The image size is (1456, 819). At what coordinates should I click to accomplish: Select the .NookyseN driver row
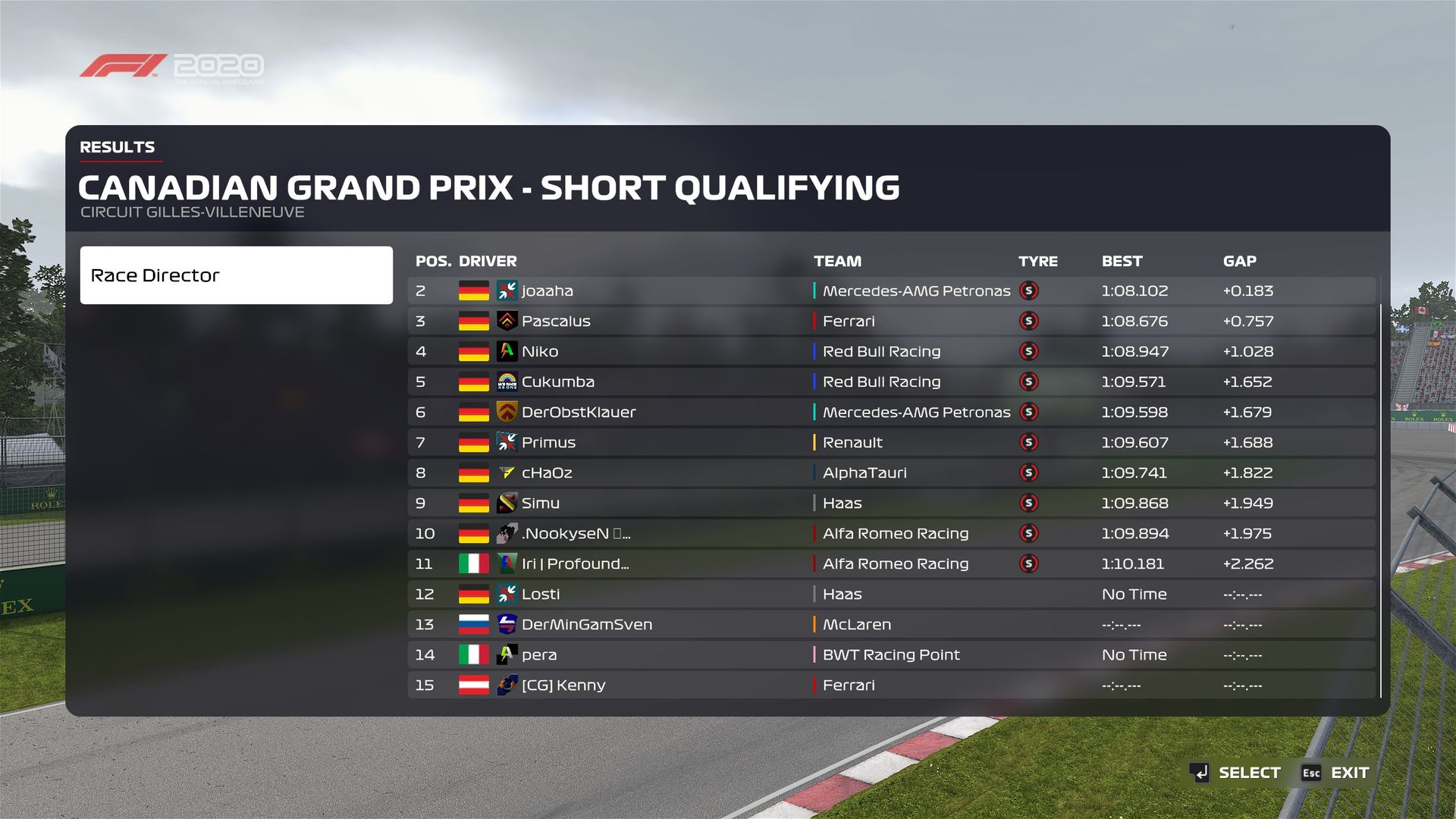pos(891,534)
